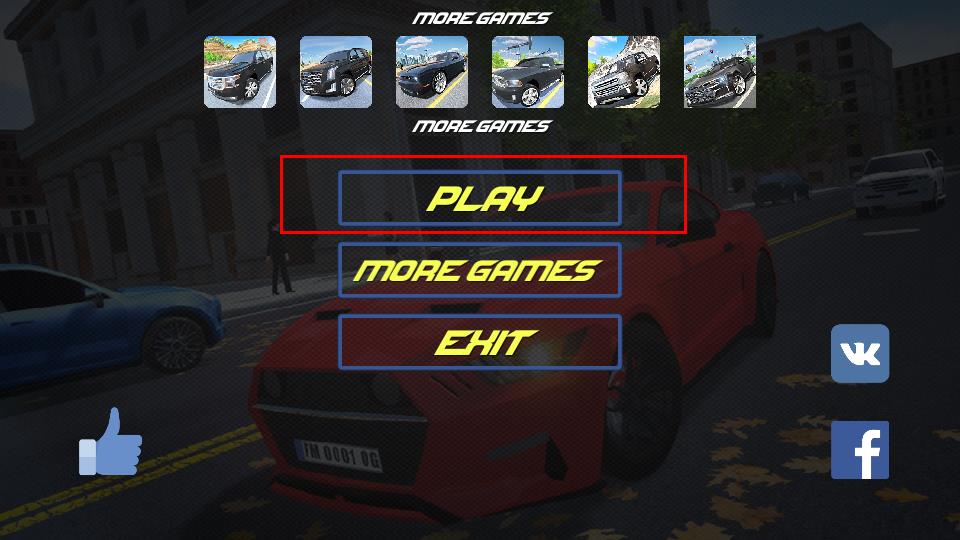Select the black SUV on canyon road thumbnail
Image resolution: width=960 pixels, height=540 pixels.
tap(240, 72)
